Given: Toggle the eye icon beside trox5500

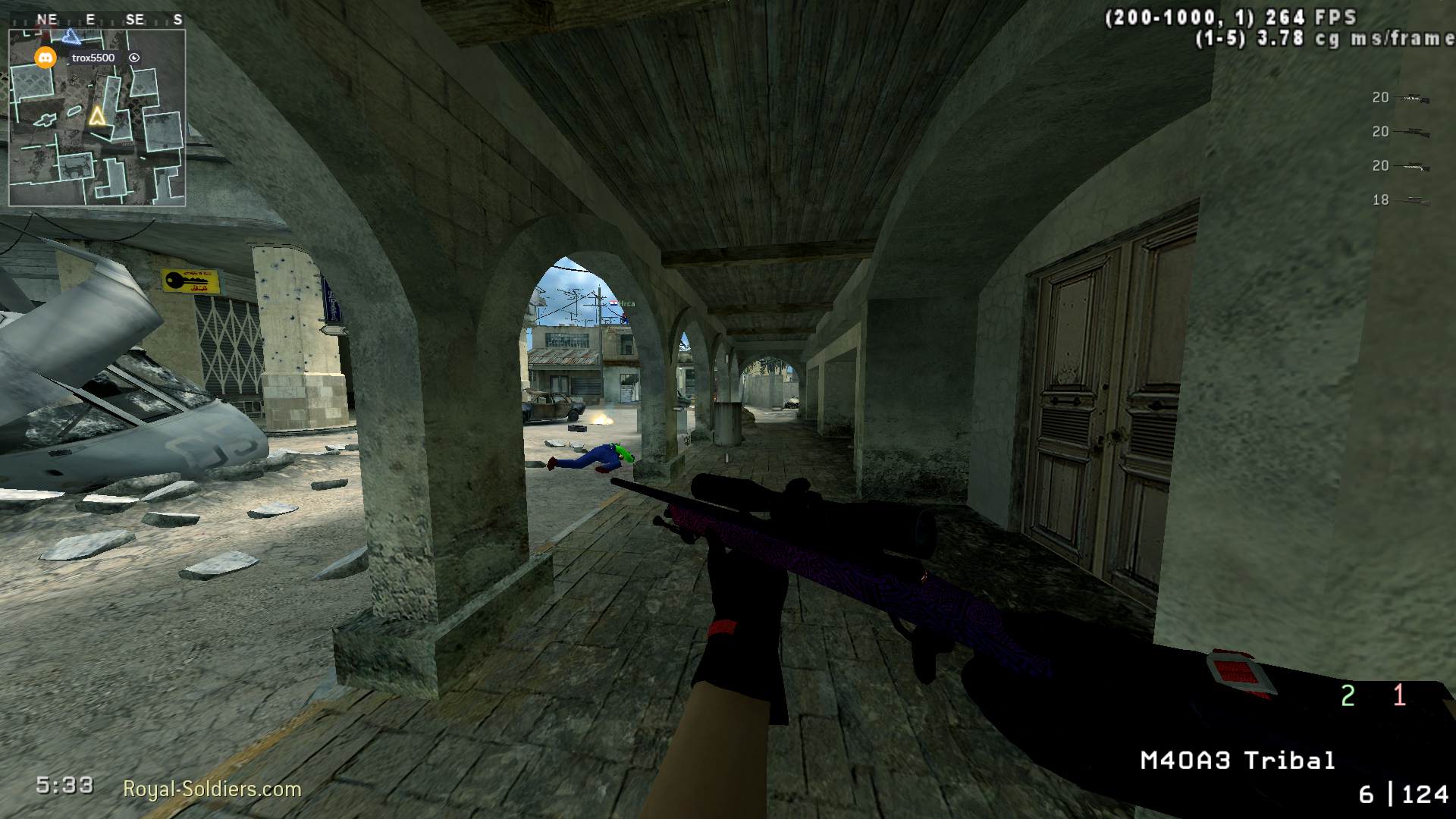Looking at the screenshot, I should coord(135,57).
